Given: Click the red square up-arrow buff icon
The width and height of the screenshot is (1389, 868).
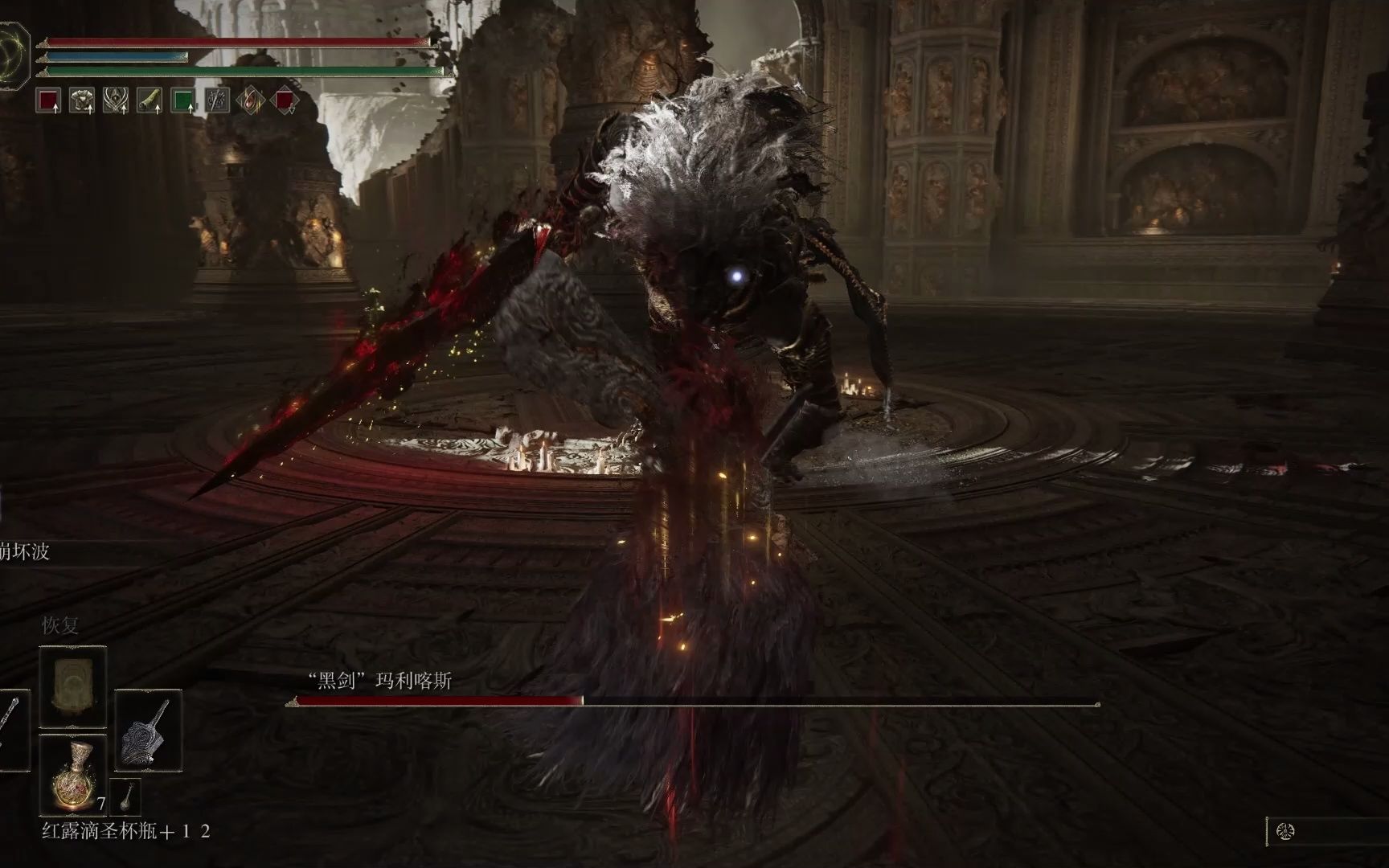Looking at the screenshot, I should (49, 100).
